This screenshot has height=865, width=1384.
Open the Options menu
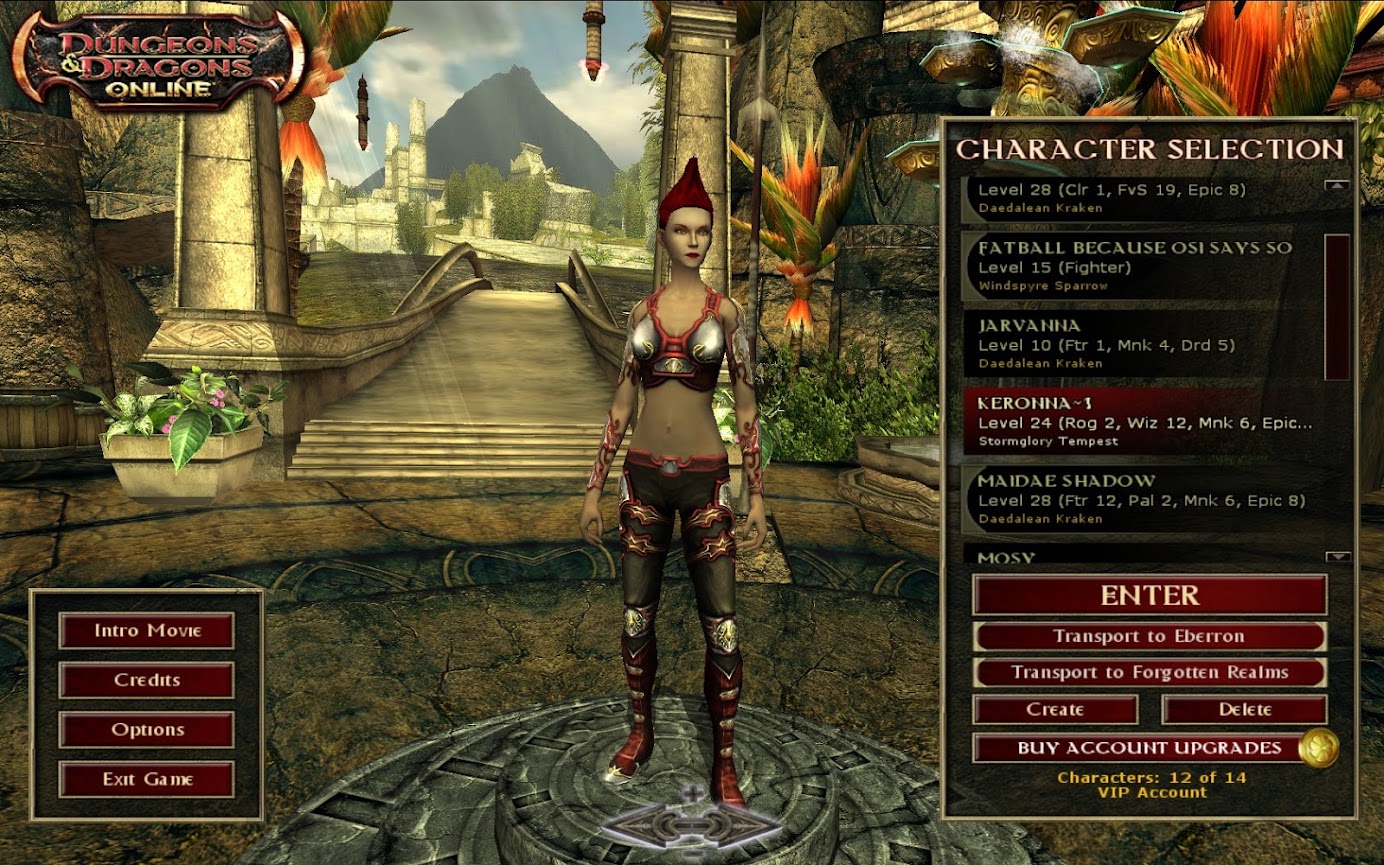[x=146, y=730]
